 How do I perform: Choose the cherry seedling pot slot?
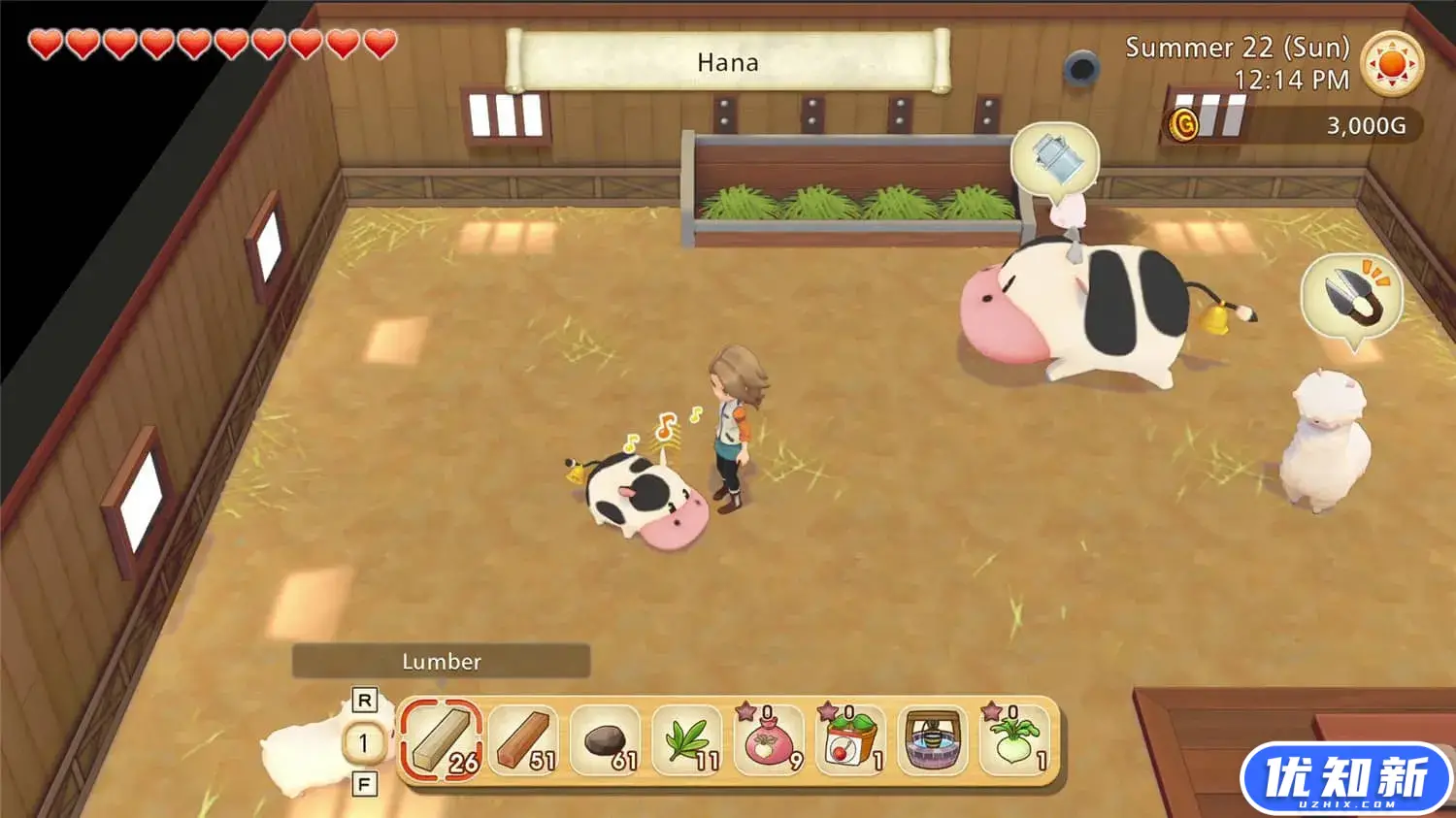coord(850,741)
